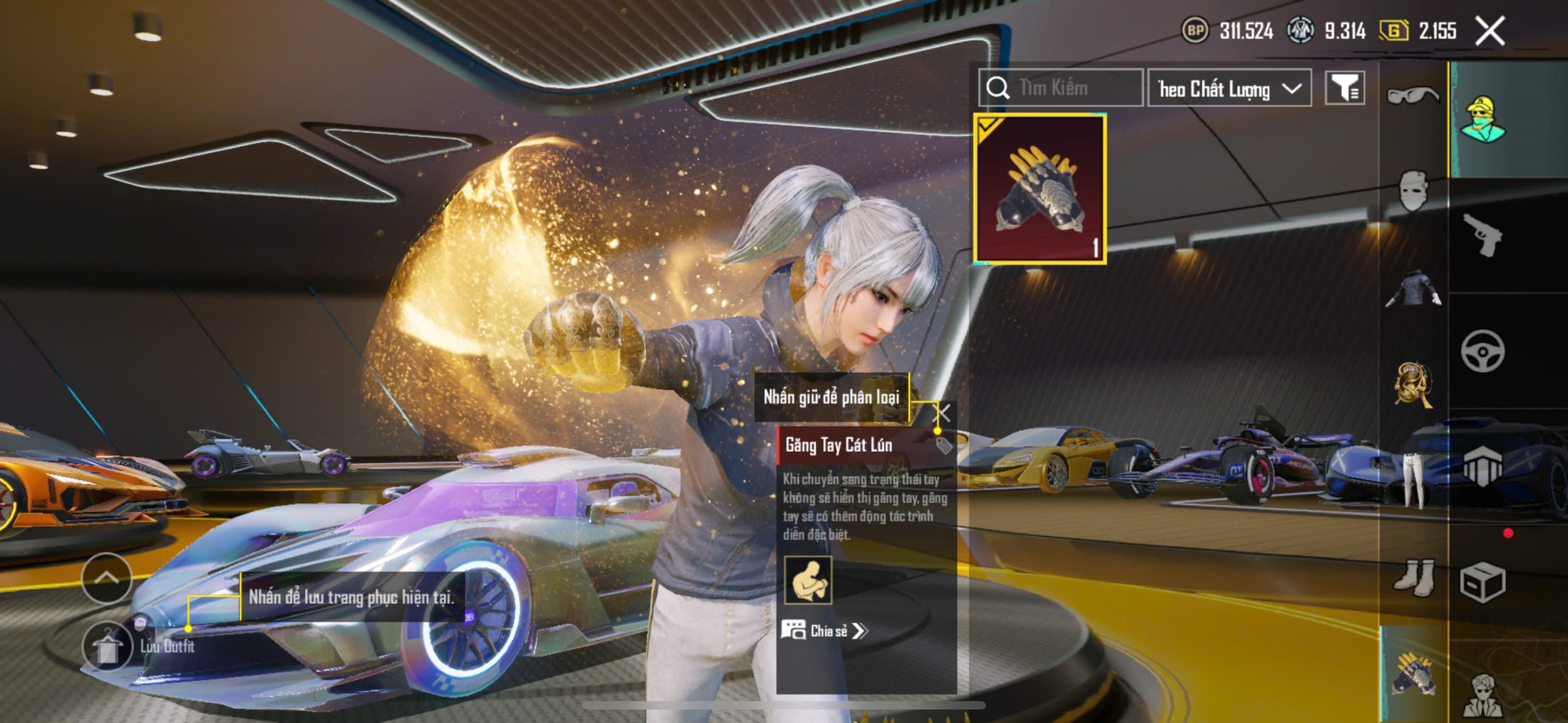Open the golden ornament category

coord(1414,384)
